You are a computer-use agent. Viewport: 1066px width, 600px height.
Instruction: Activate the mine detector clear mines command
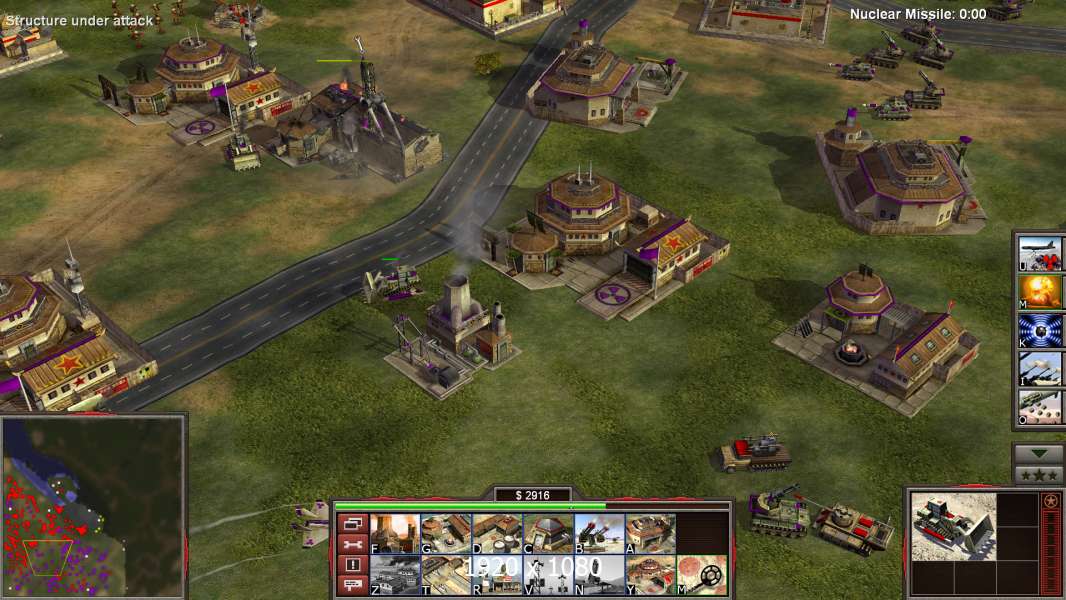701,575
